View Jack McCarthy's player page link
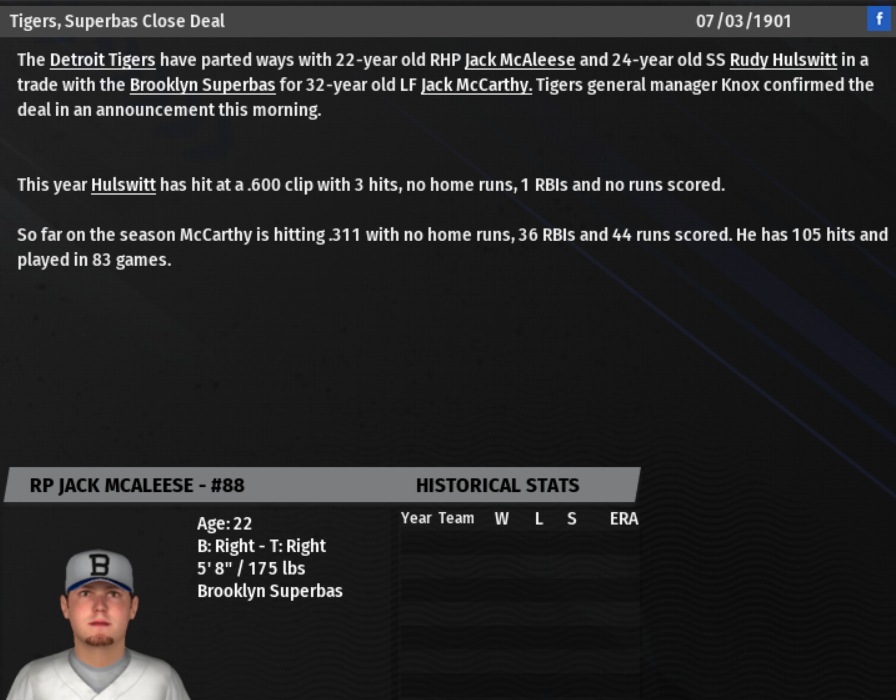This screenshot has height=700, width=896. 476,85
